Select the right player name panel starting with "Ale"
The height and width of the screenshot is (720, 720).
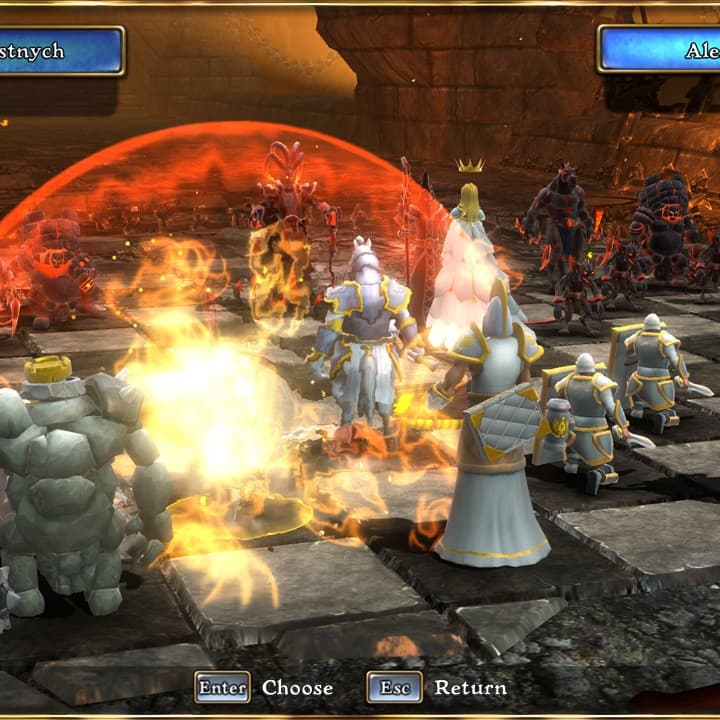click(x=660, y=50)
